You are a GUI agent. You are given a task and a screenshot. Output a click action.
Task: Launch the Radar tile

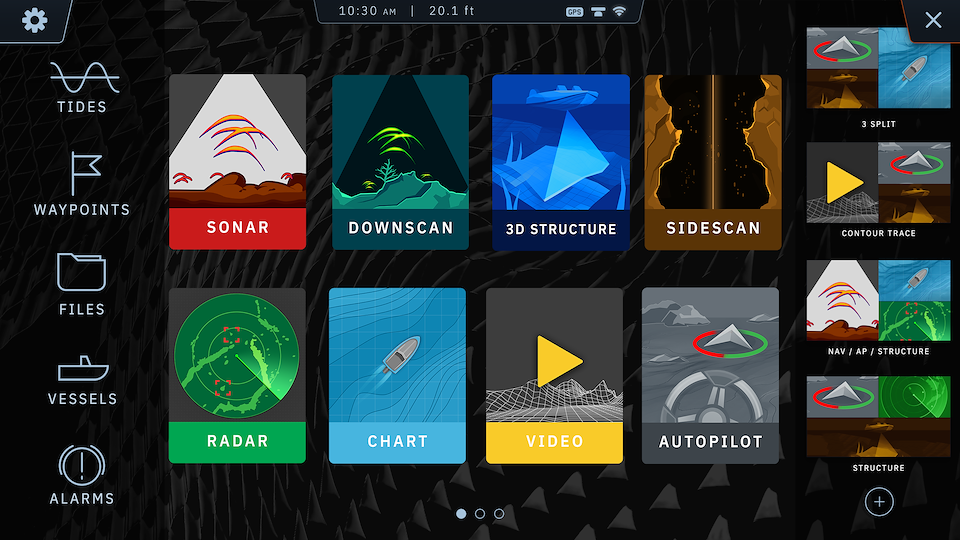click(237, 376)
